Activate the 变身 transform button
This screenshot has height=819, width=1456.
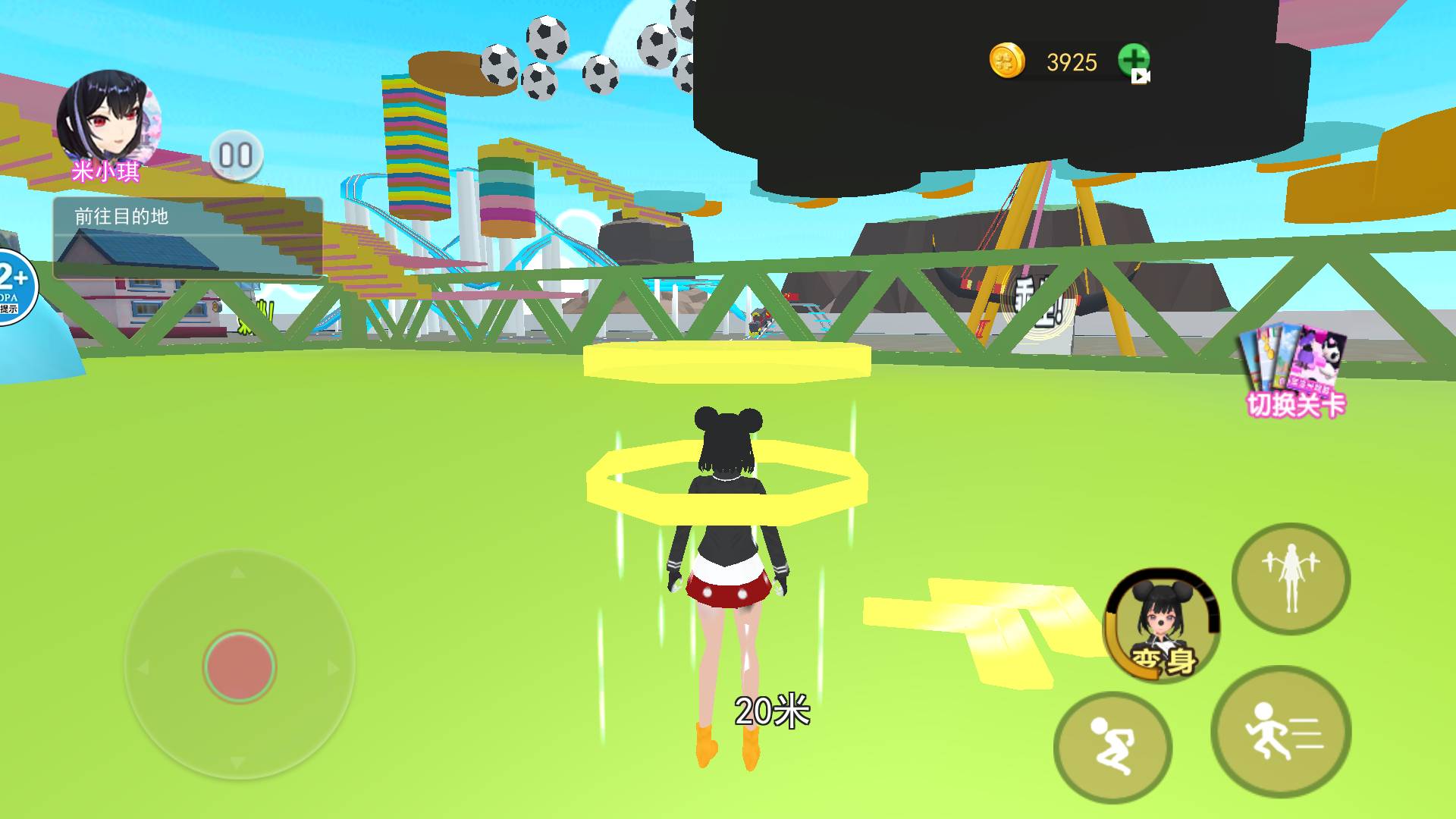[x=1161, y=623]
